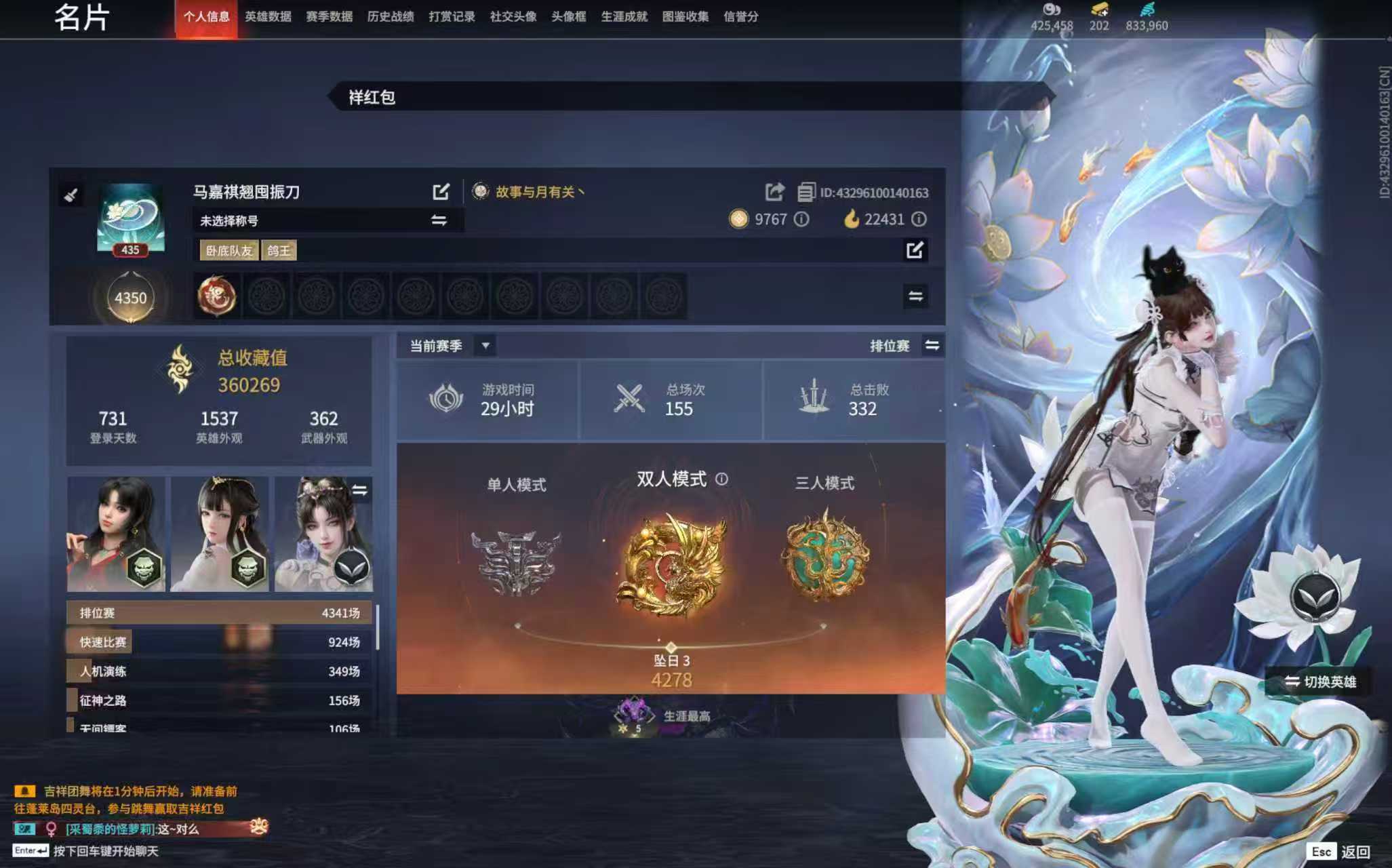Open the share profile icon near the ID
This screenshot has width=1392, height=868.
point(774,192)
